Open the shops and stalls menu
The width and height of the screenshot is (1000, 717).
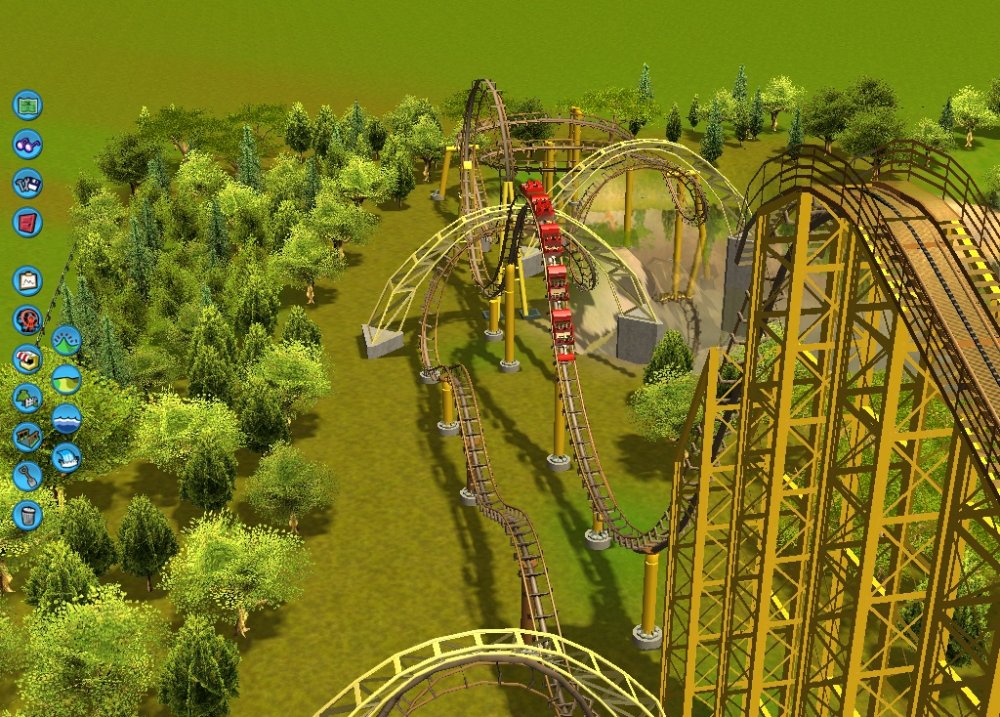coord(27,359)
